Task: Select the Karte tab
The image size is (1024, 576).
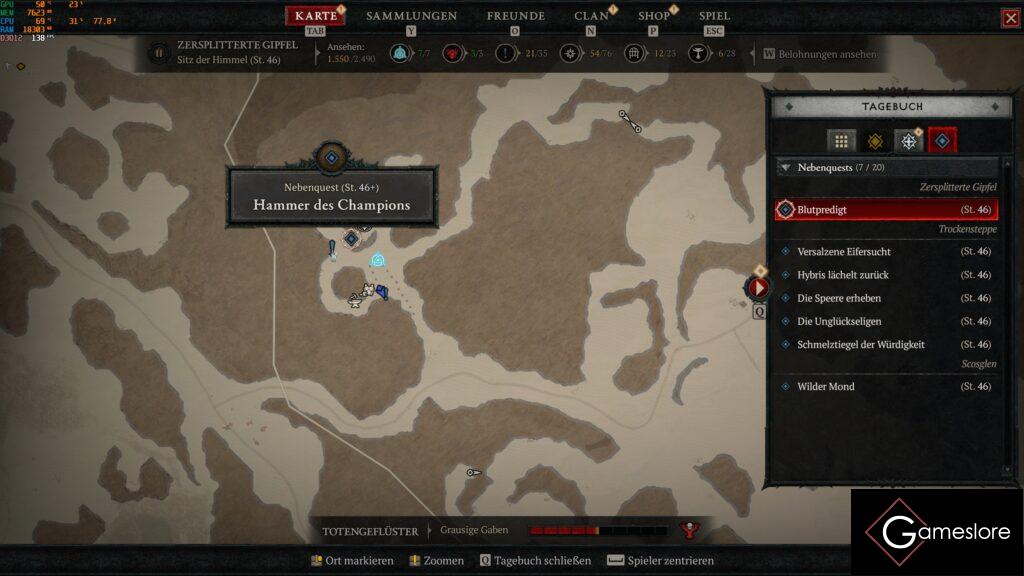Action: tap(316, 16)
